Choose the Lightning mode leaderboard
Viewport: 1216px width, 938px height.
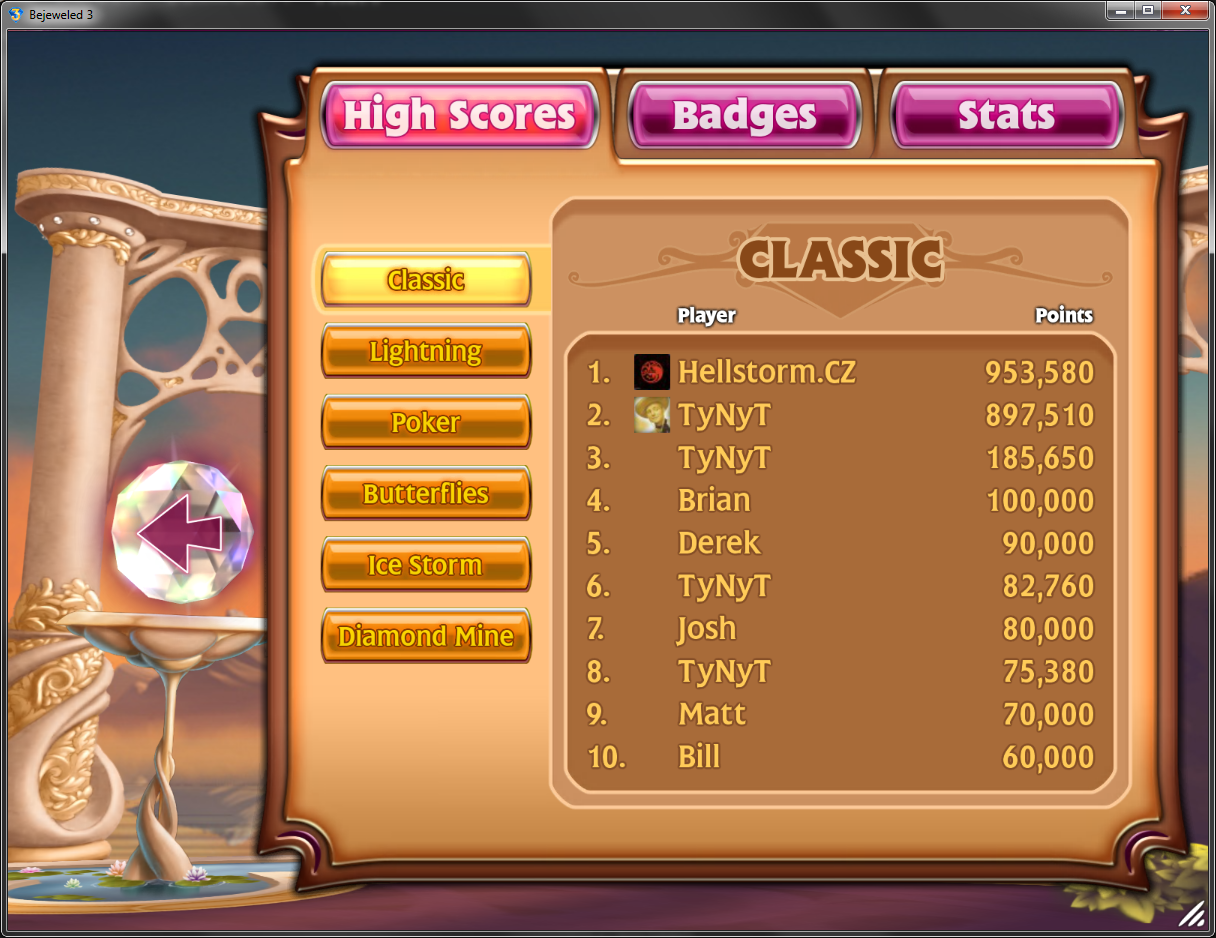(x=426, y=351)
